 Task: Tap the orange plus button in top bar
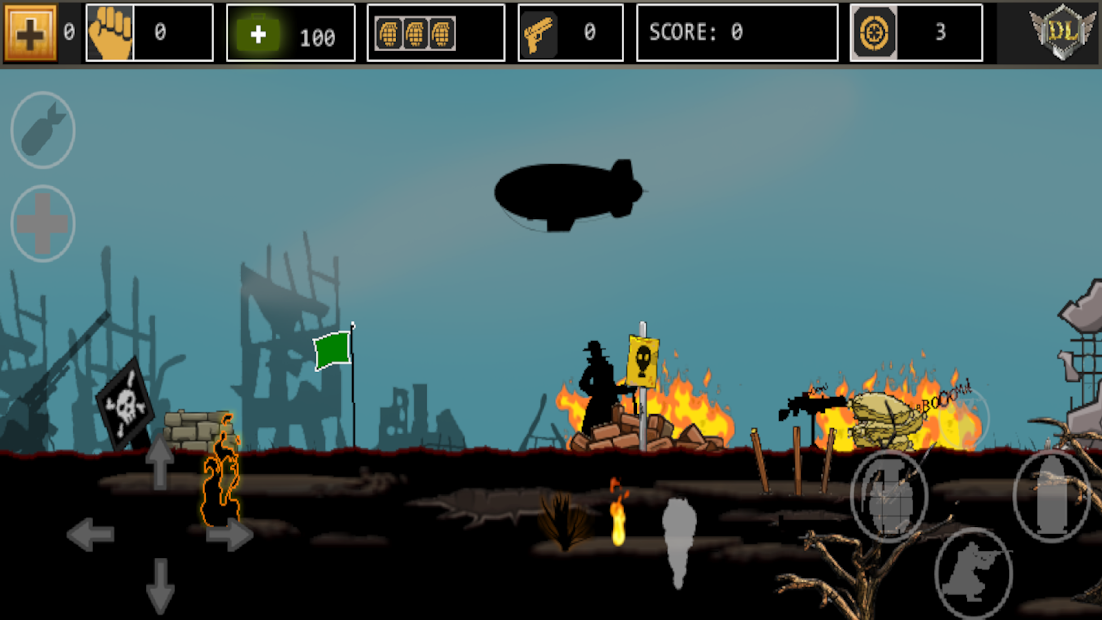coord(30,33)
